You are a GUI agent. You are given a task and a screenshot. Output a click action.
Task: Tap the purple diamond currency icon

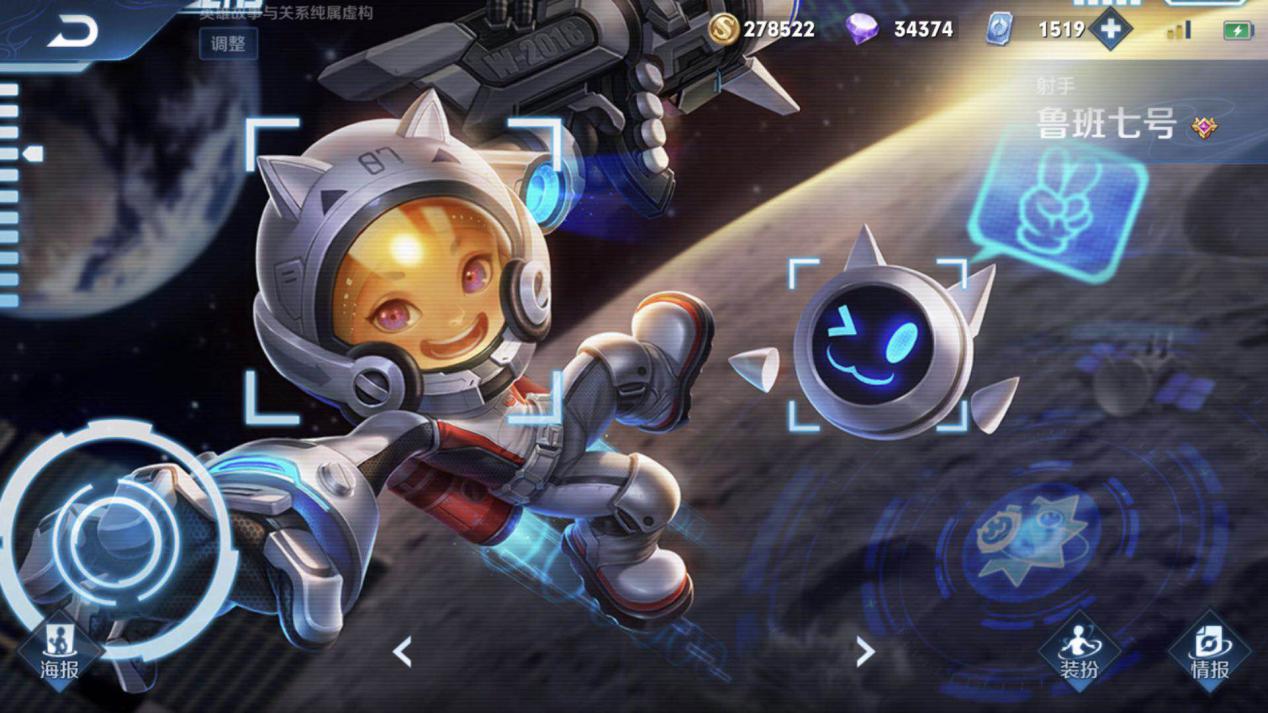[x=862, y=29]
